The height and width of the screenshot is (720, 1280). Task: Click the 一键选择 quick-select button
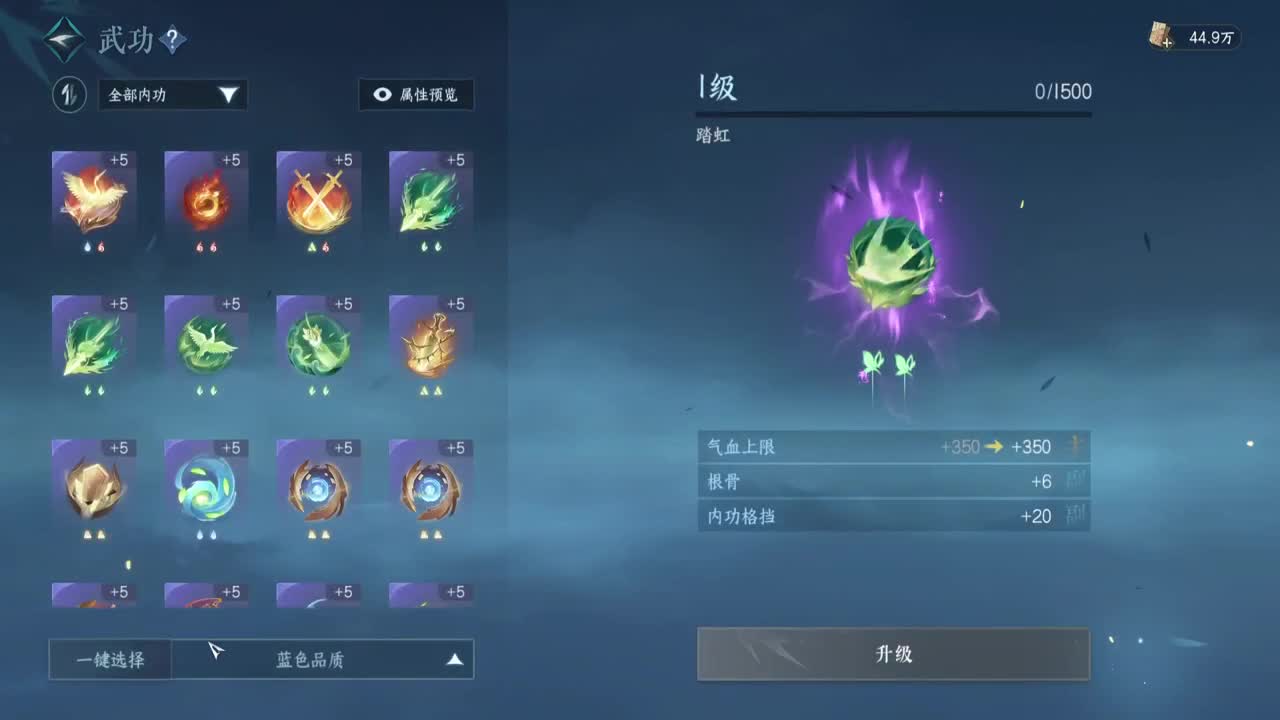[x=108, y=659]
